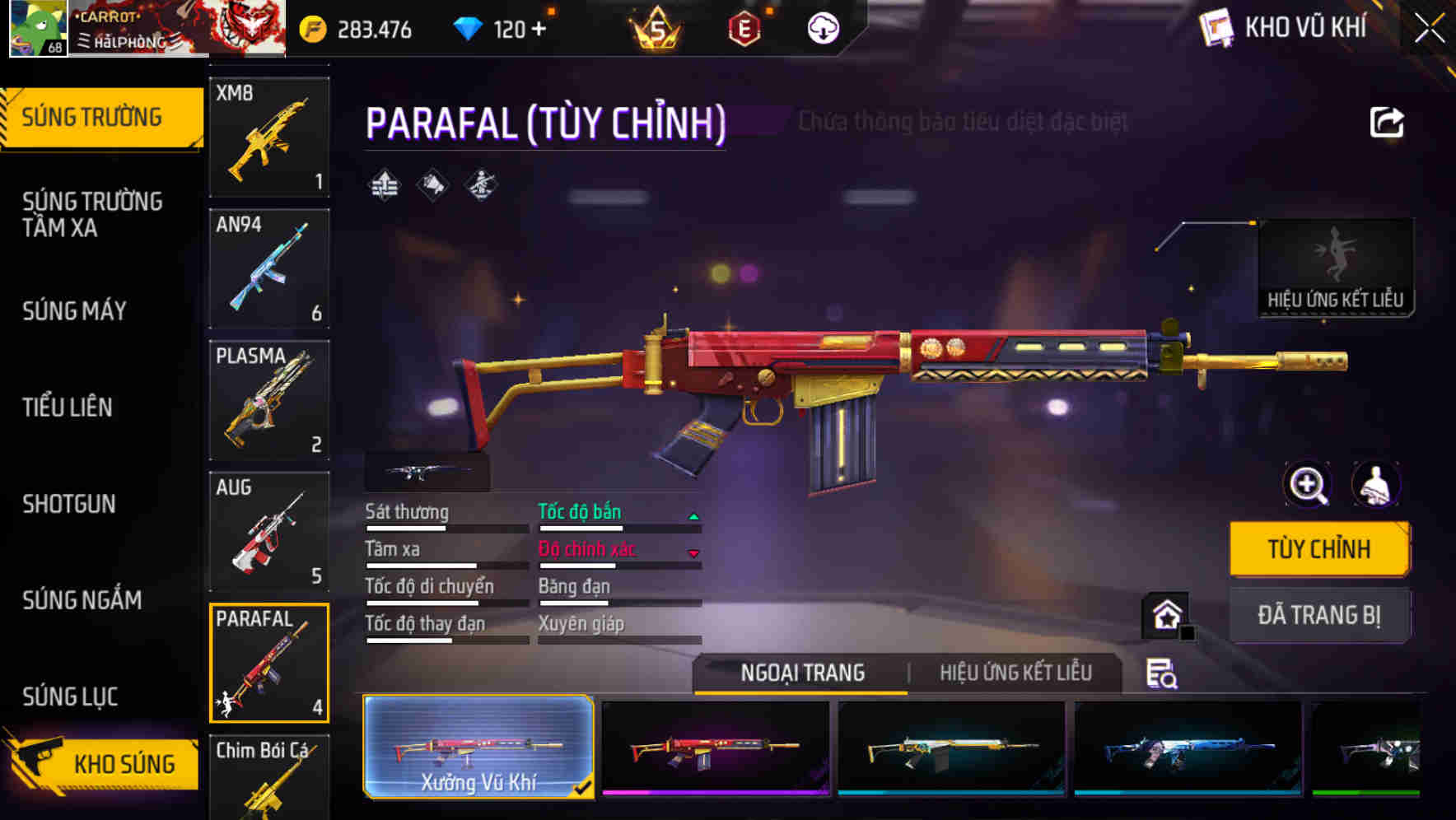The height and width of the screenshot is (820, 1456).
Task: Toggle equipped state via ĐÃ TRANG BỊ
Action: [1318, 615]
